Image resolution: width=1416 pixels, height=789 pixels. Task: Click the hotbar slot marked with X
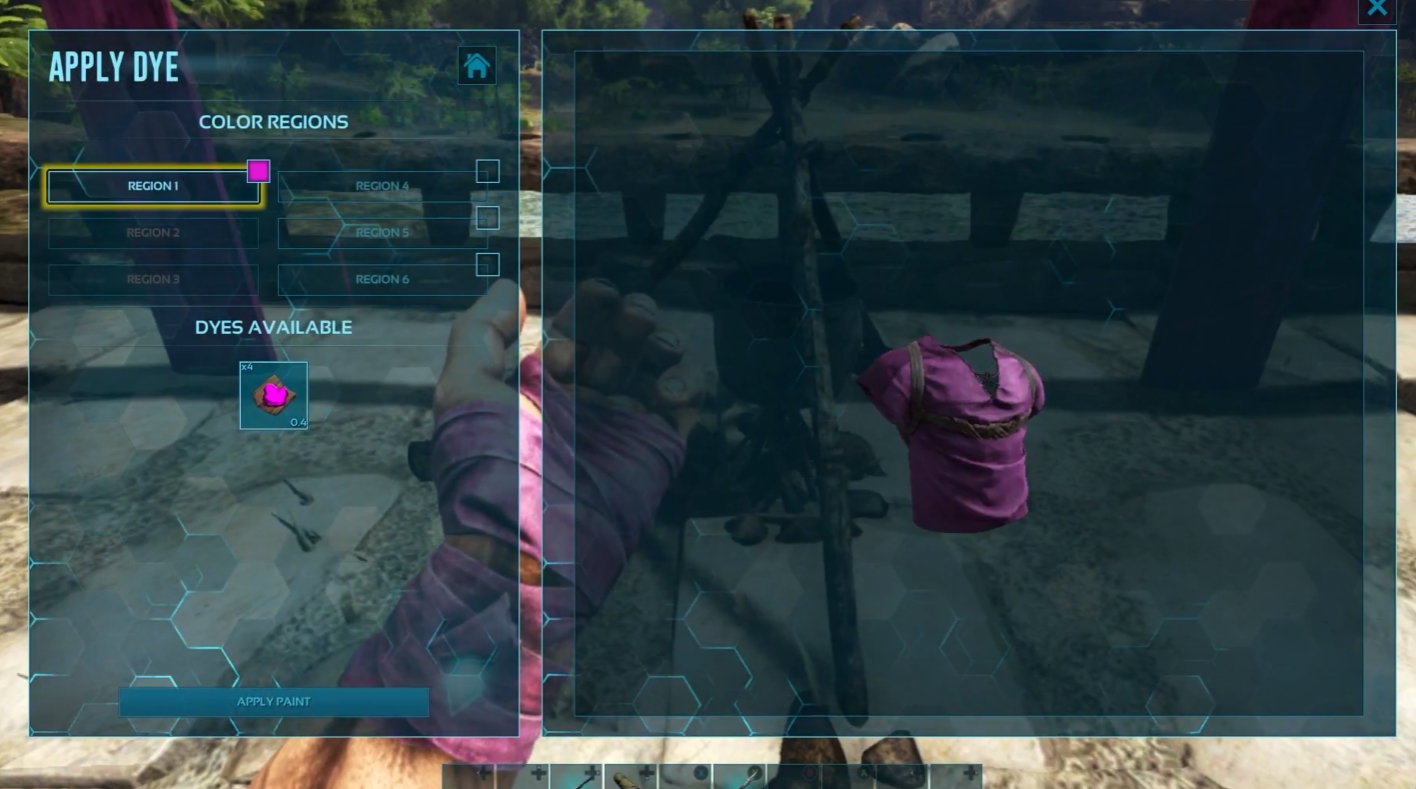(685, 778)
